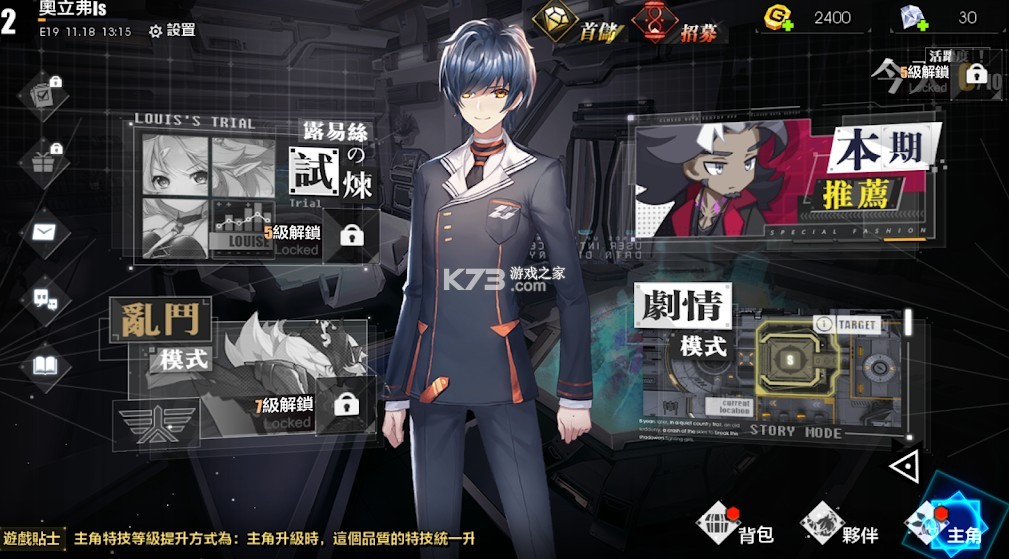This screenshot has width=1009, height=559.
Task: Open the locked checklist quest icon
Action: coord(43,93)
